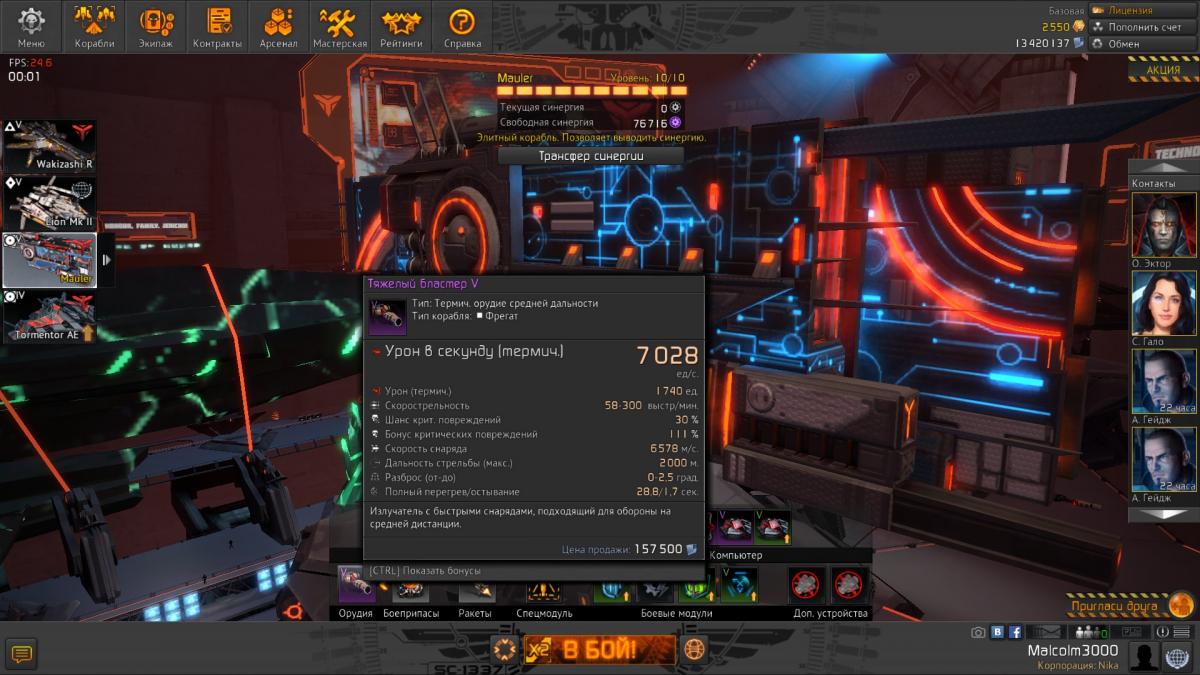
Task: Choose the Tormentor AE ship slot
Action: (x=50, y=317)
